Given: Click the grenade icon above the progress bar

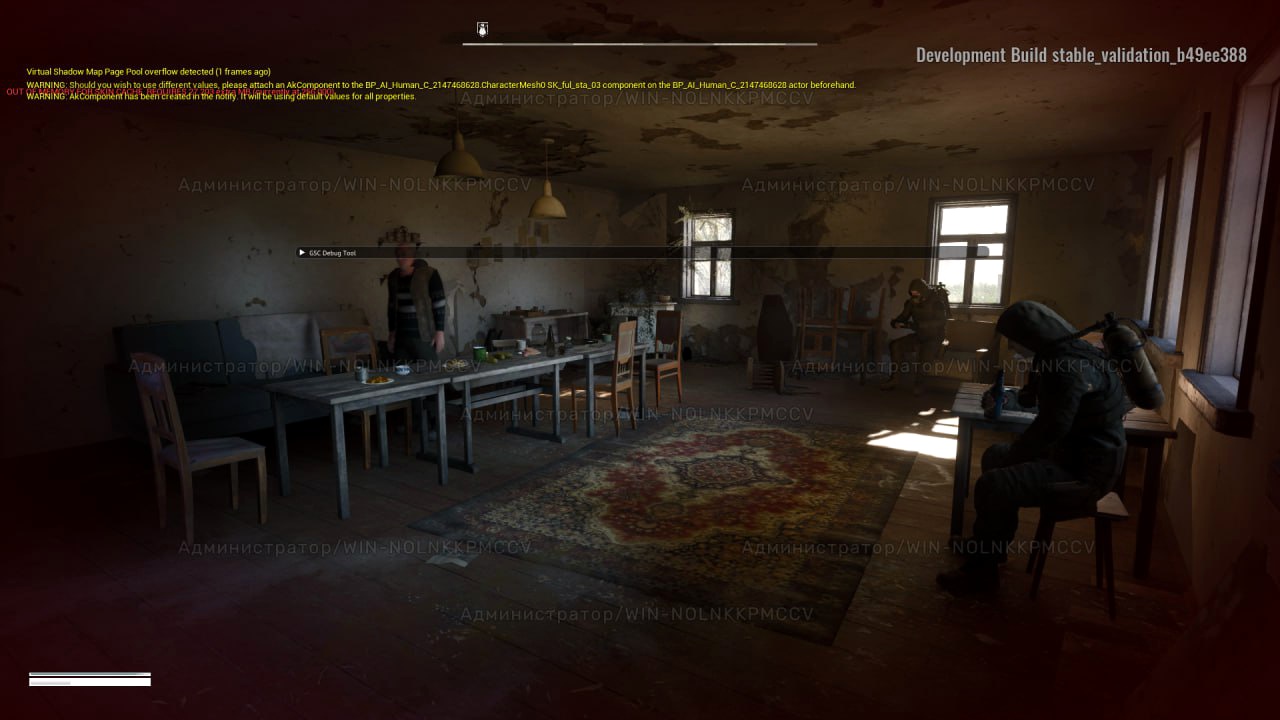Looking at the screenshot, I should [x=481, y=29].
